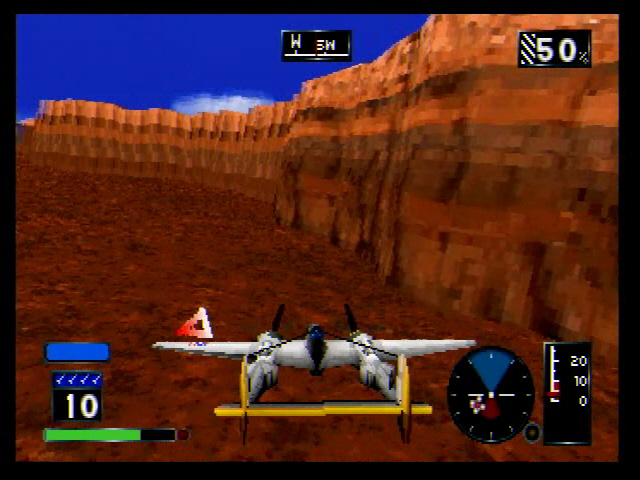Click the blue weapon indicator box
Screen dimensions: 640x480
coord(77,352)
